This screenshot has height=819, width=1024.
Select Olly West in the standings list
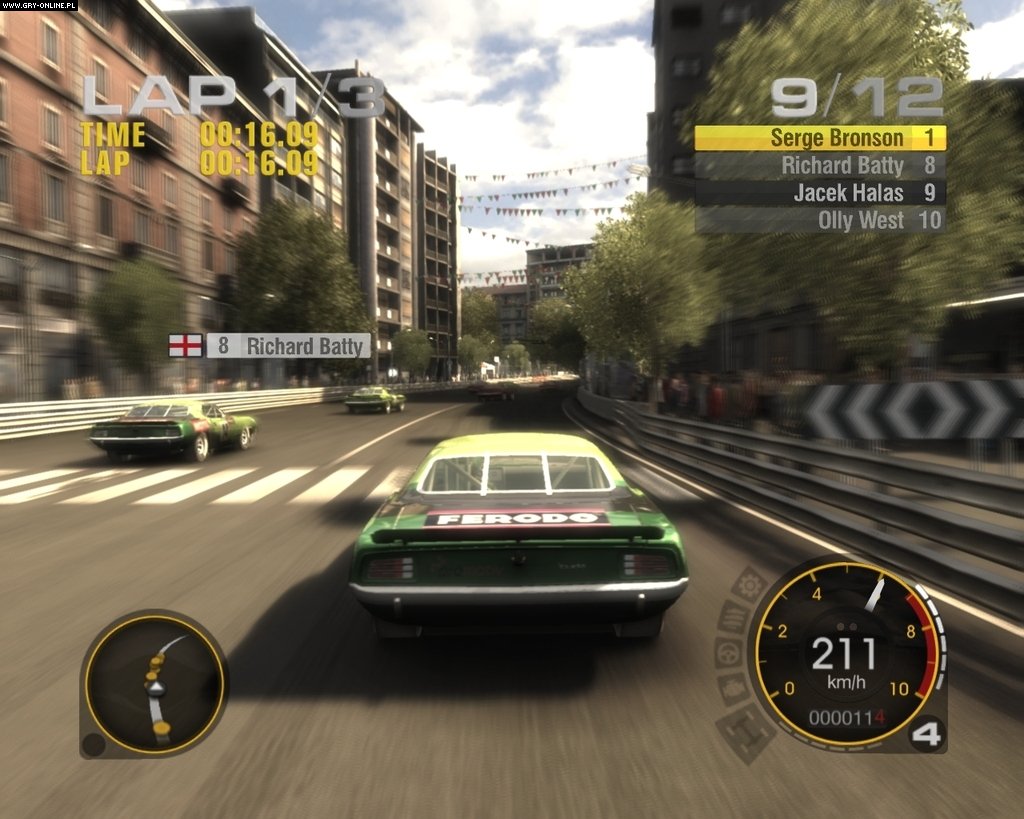820,220
